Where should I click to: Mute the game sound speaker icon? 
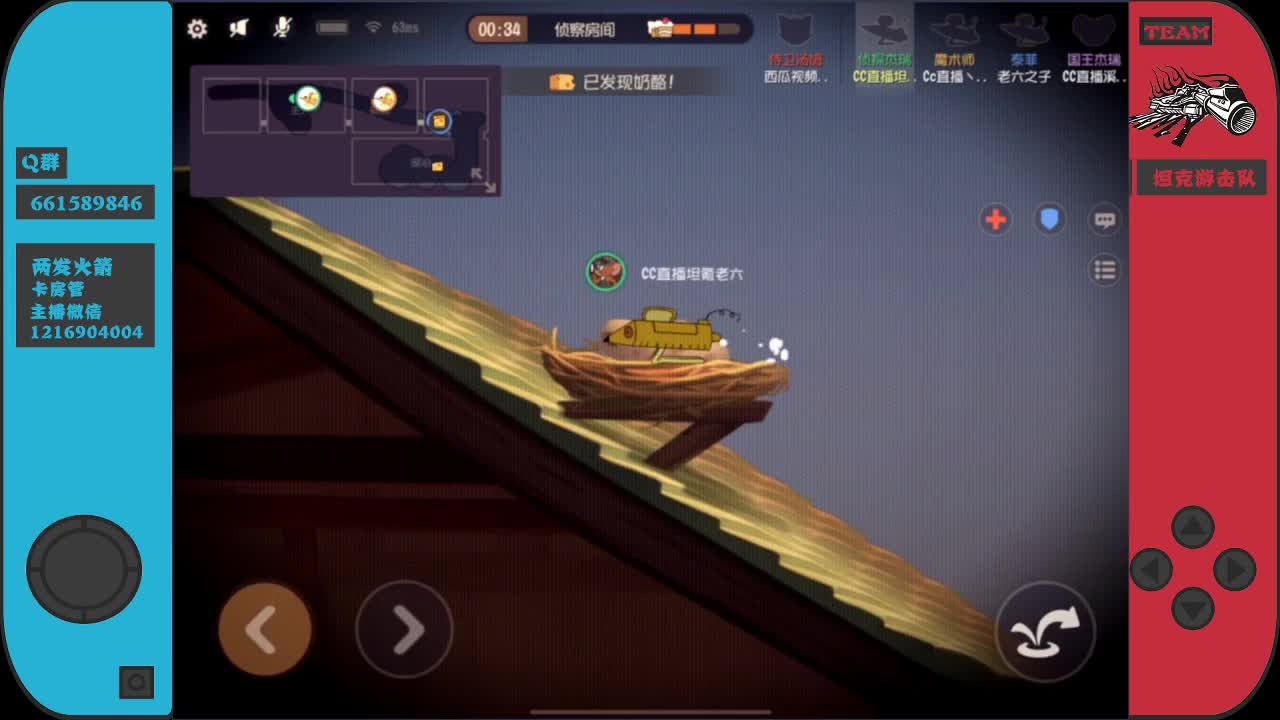240,29
